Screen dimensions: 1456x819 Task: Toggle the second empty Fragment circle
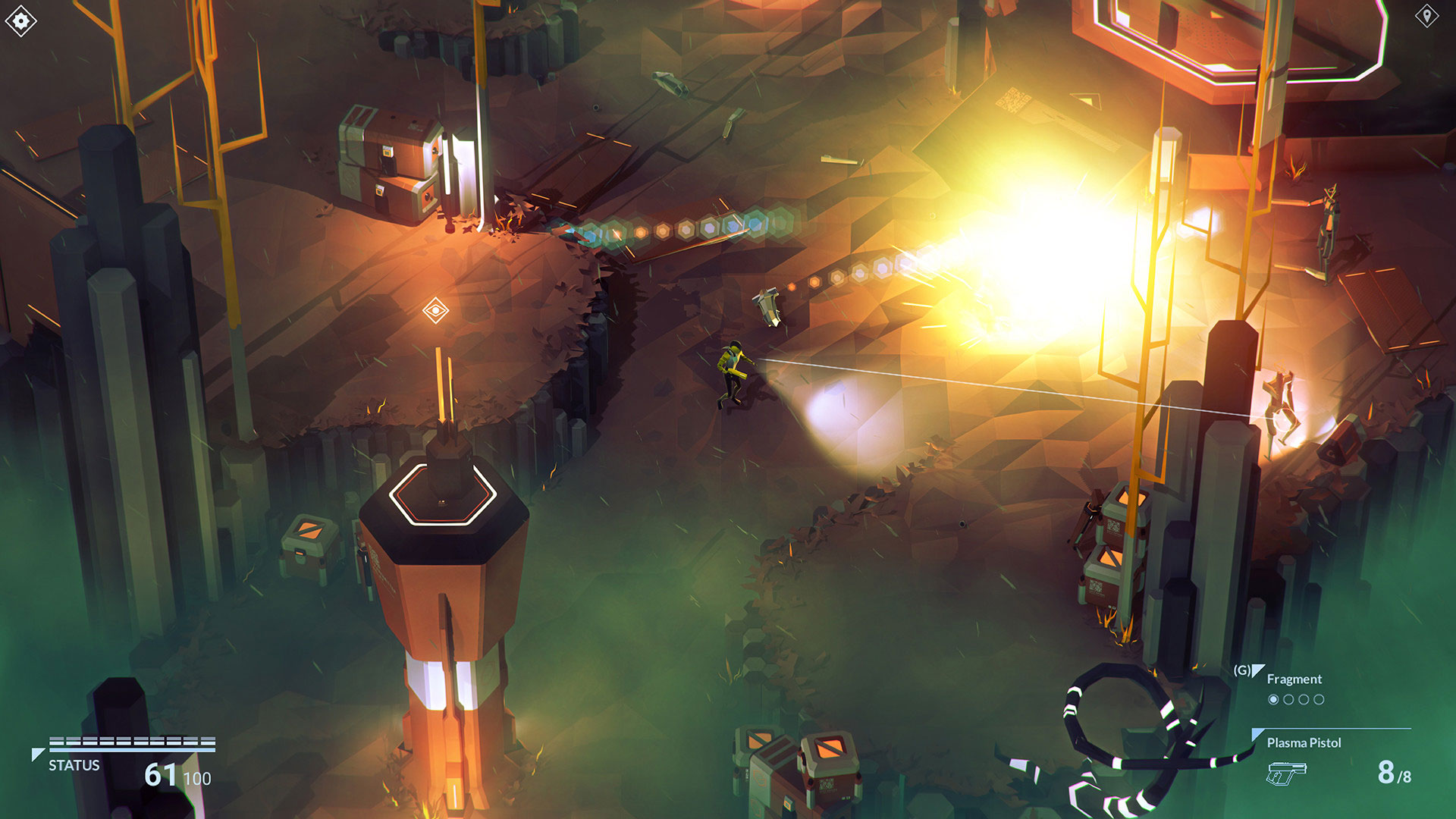pyautogui.click(x=1289, y=698)
